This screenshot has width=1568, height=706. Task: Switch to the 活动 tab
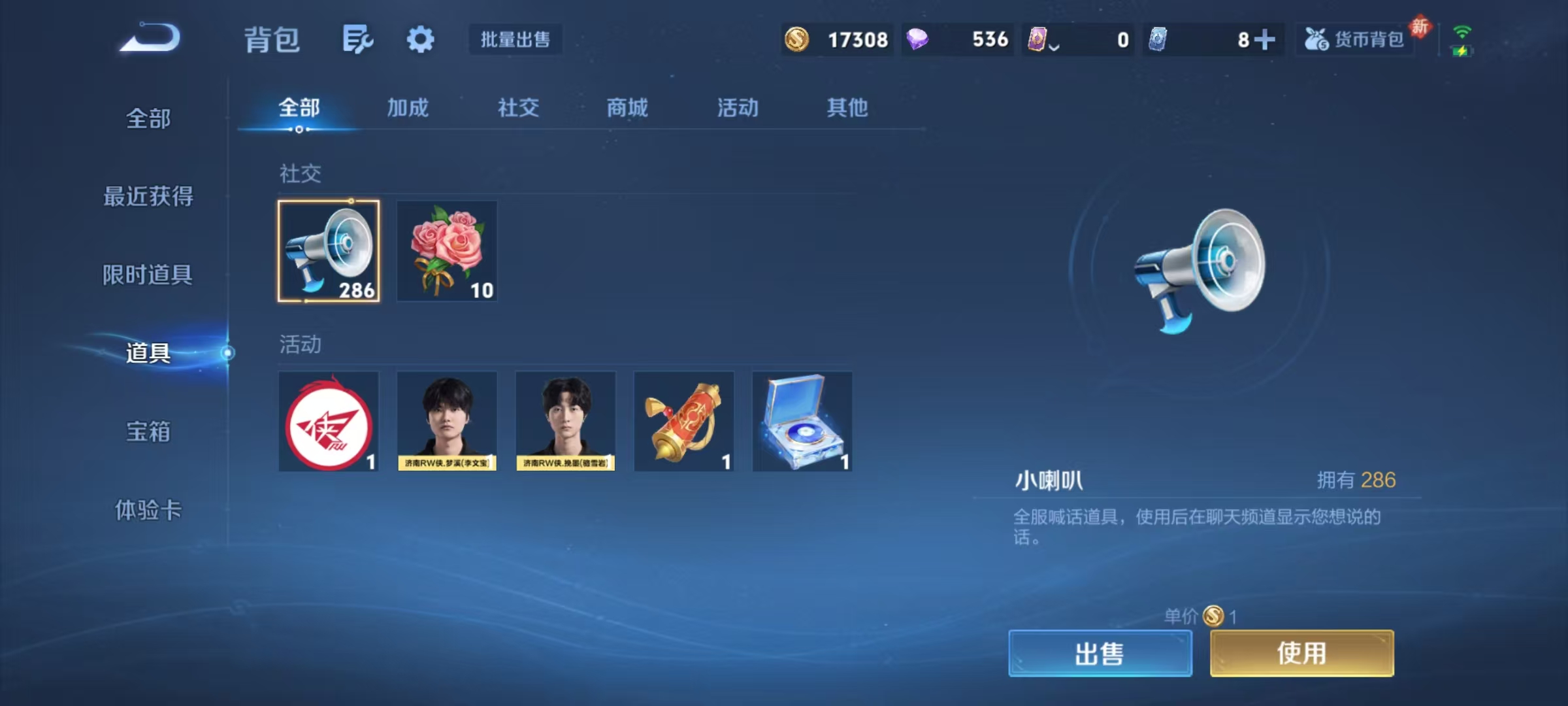point(737,108)
